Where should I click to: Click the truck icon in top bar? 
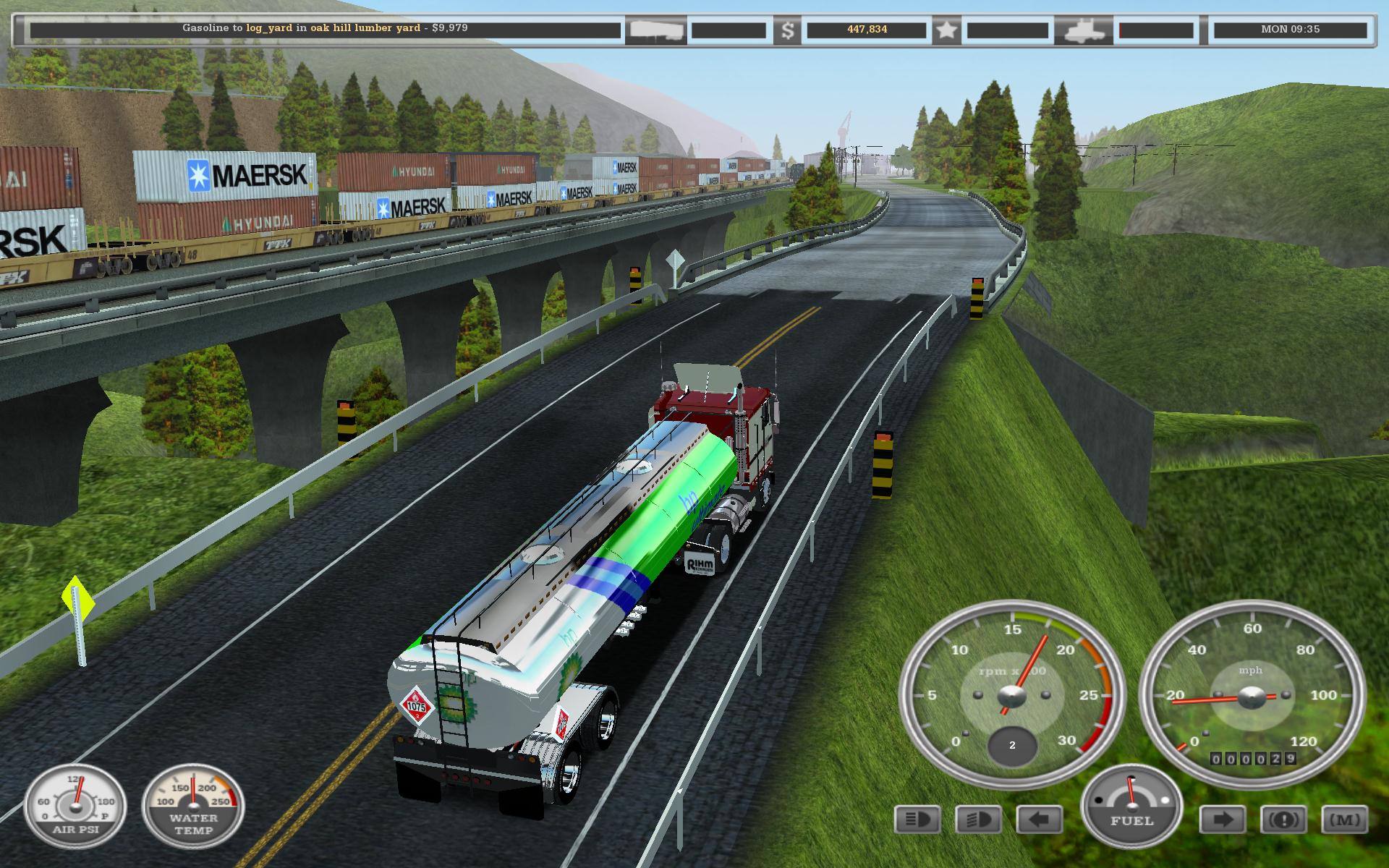[x=1082, y=30]
